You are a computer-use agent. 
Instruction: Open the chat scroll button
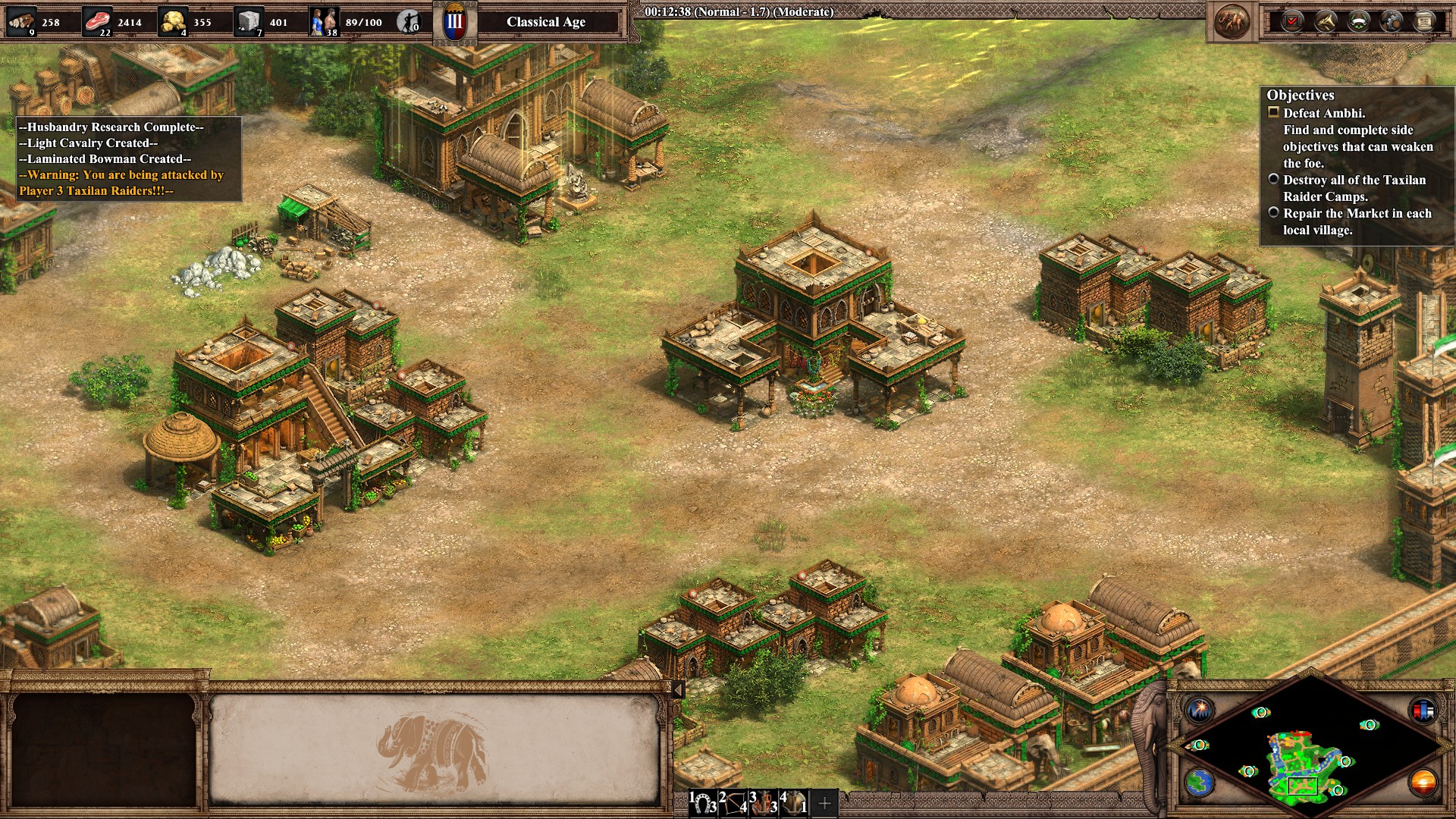[x=1425, y=21]
